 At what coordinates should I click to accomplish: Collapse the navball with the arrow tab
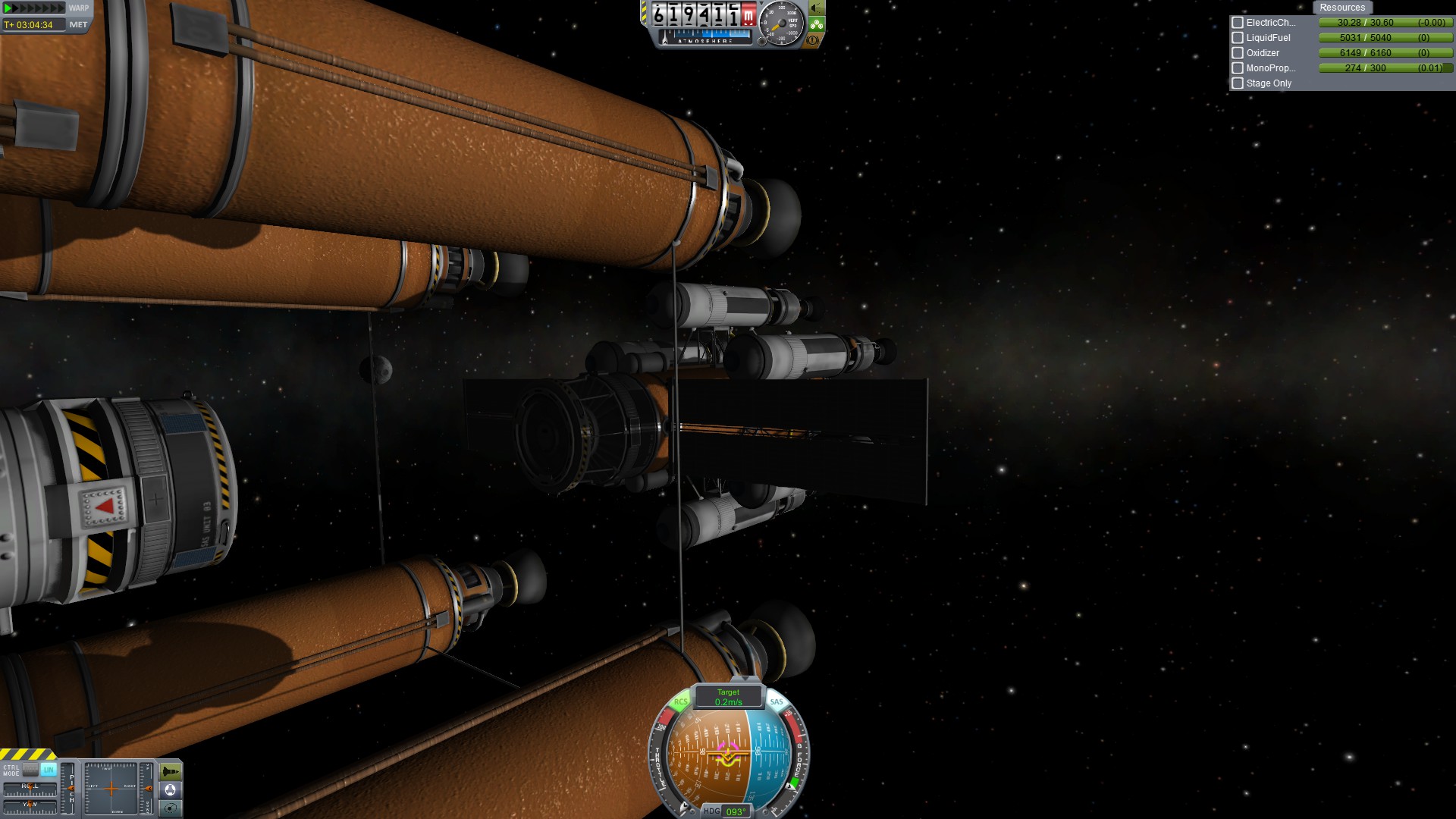(x=746, y=679)
